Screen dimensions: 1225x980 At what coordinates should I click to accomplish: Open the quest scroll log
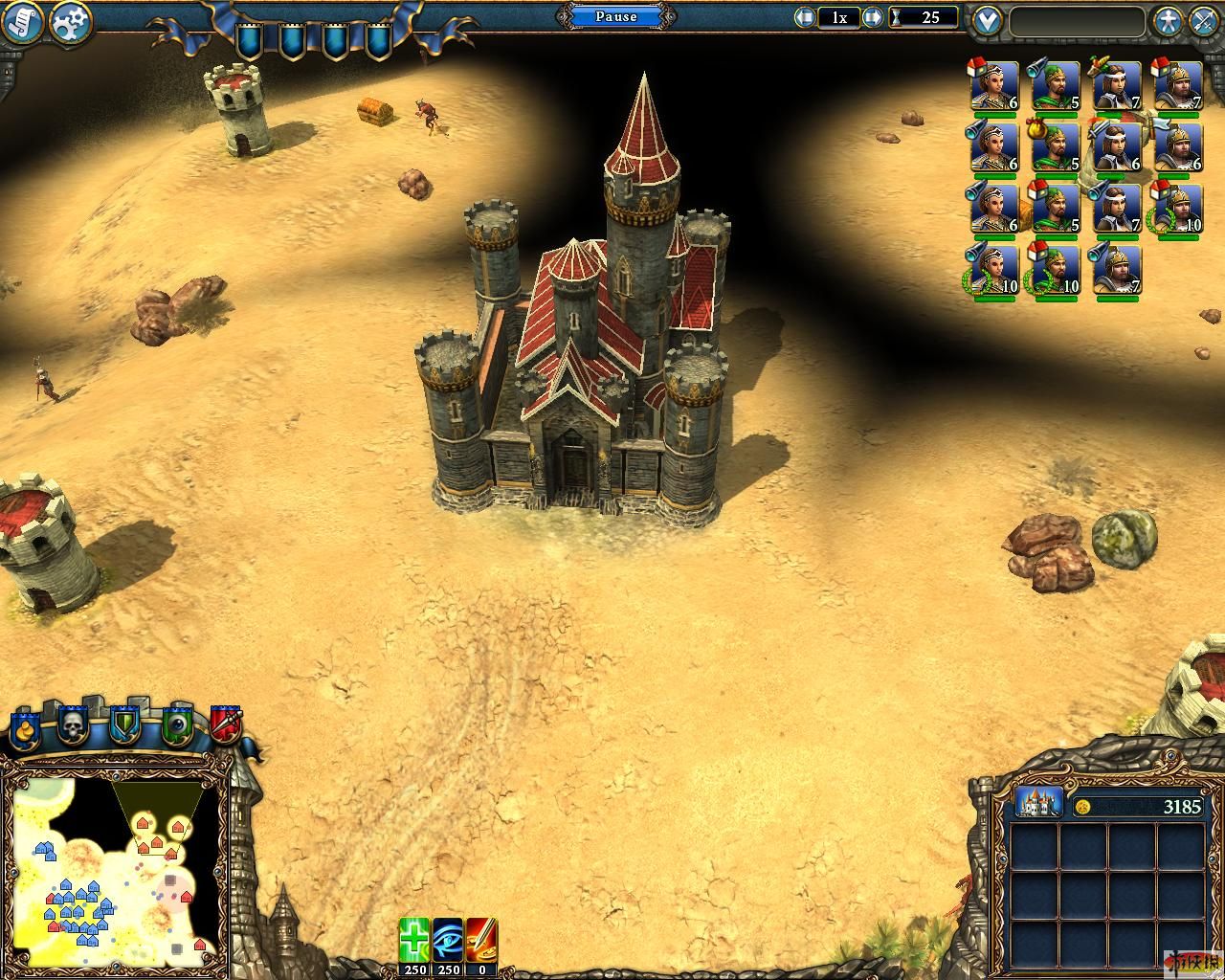click(x=24, y=22)
